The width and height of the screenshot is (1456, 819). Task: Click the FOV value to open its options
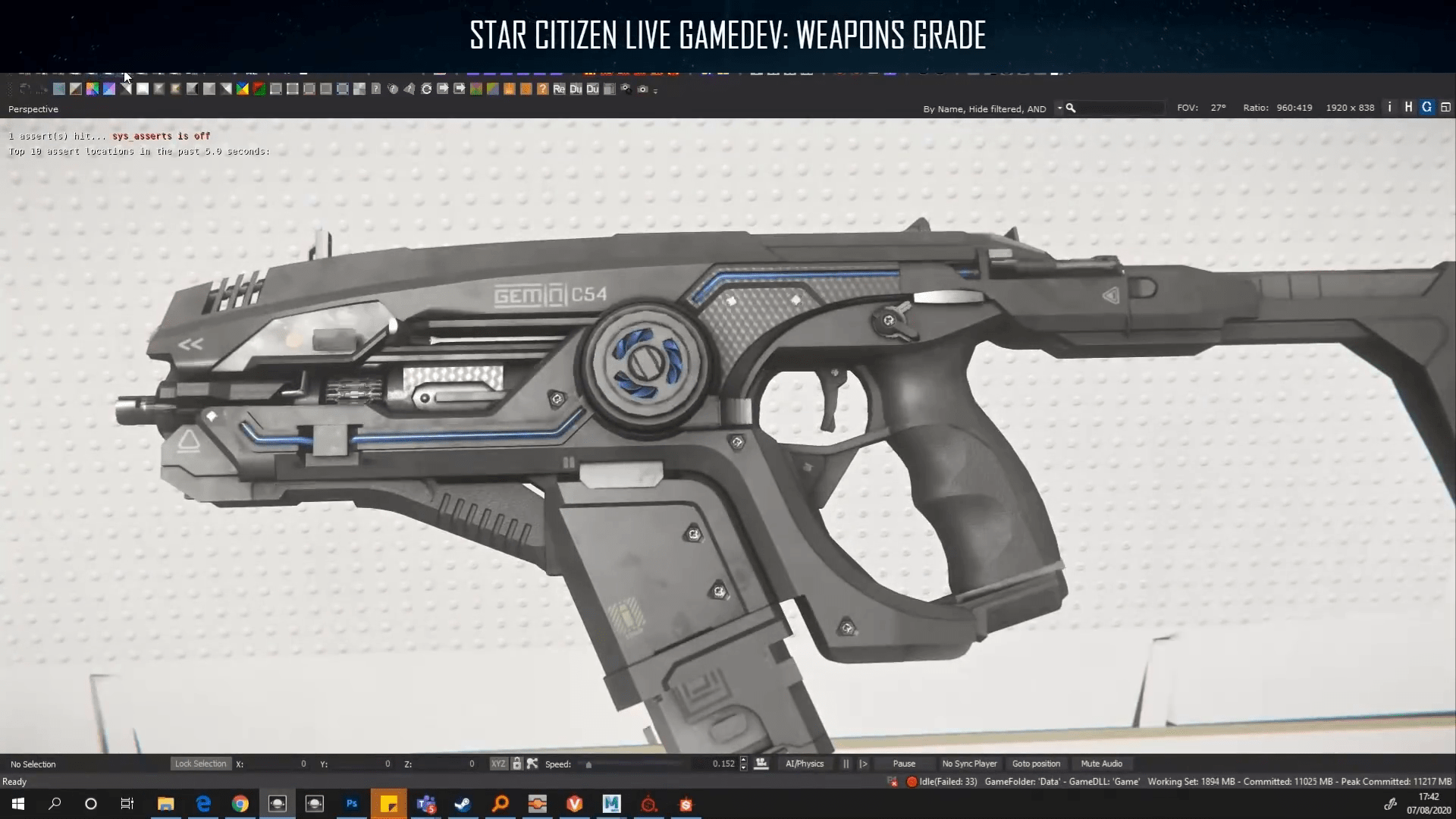tap(1218, 108)
